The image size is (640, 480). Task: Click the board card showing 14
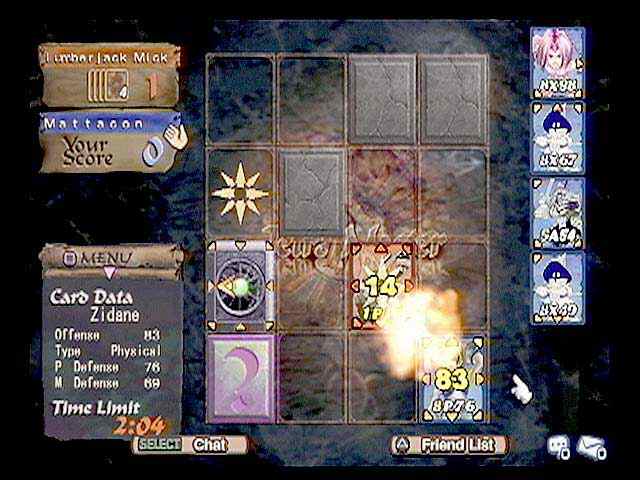380,285
